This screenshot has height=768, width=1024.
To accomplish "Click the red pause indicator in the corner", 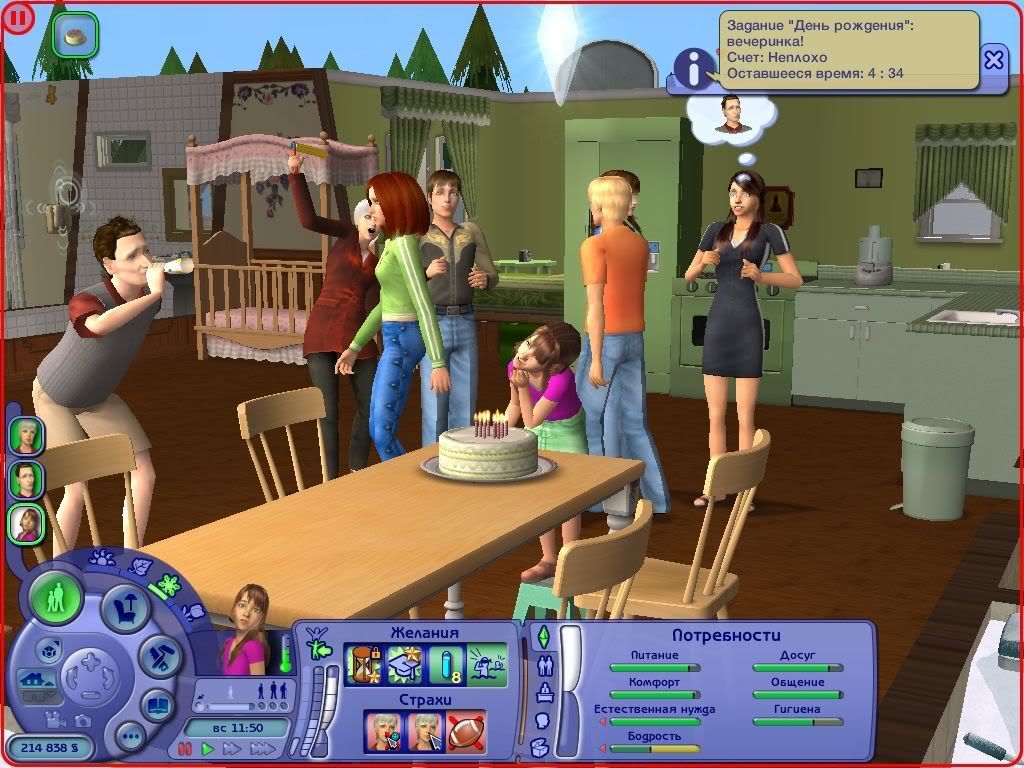I will coord(18,18).
